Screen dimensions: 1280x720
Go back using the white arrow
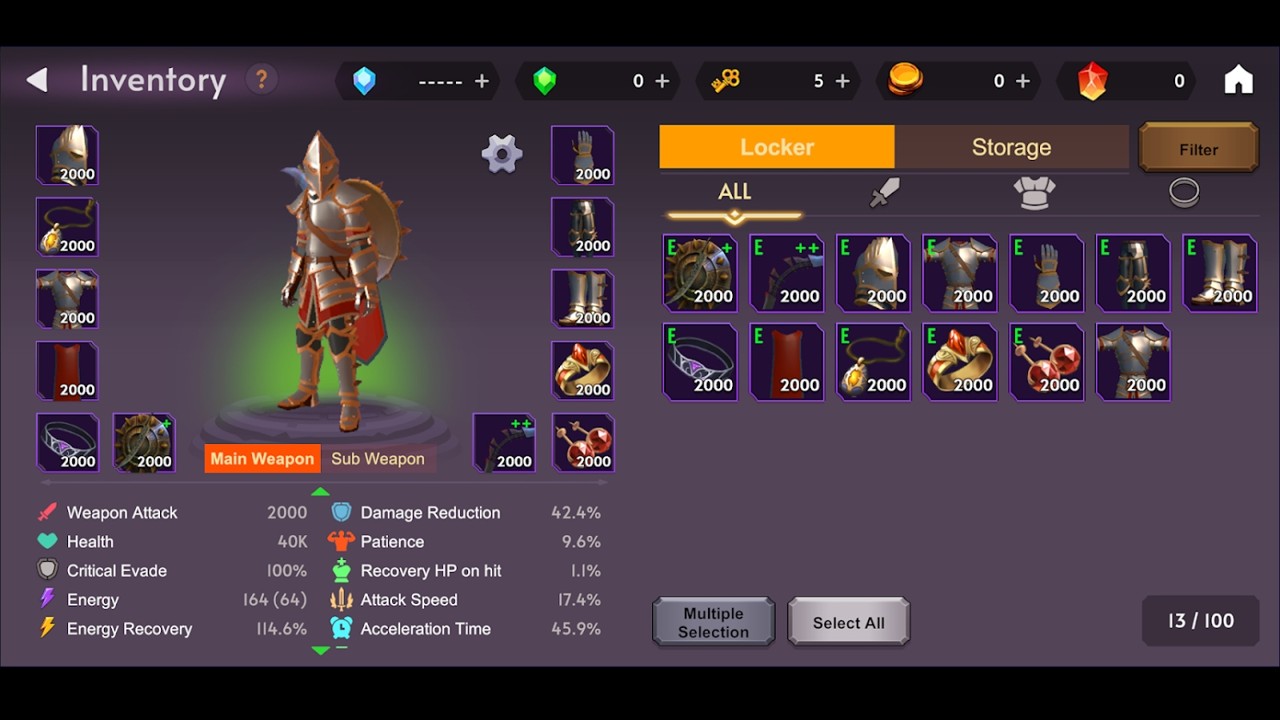point(37,80)
